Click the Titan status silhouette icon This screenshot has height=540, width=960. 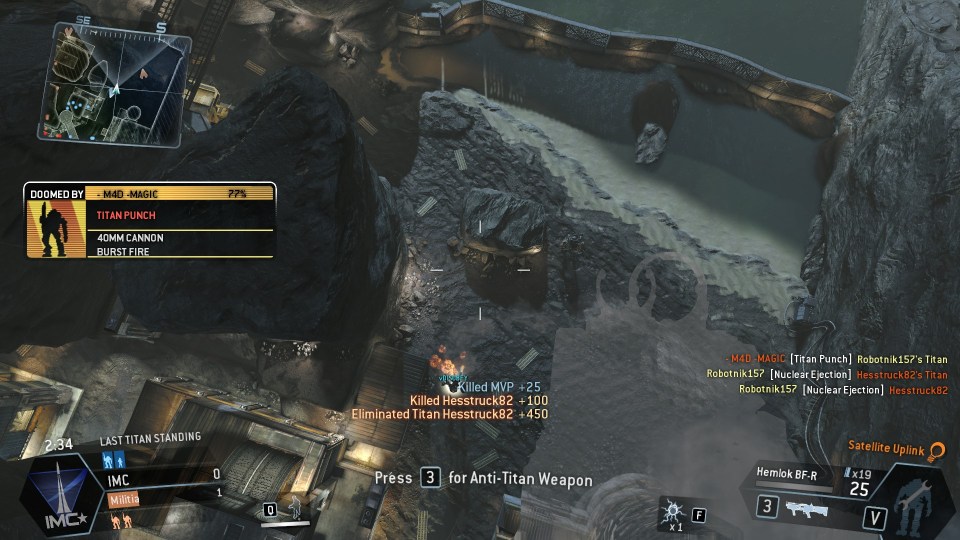pos(914,498)
